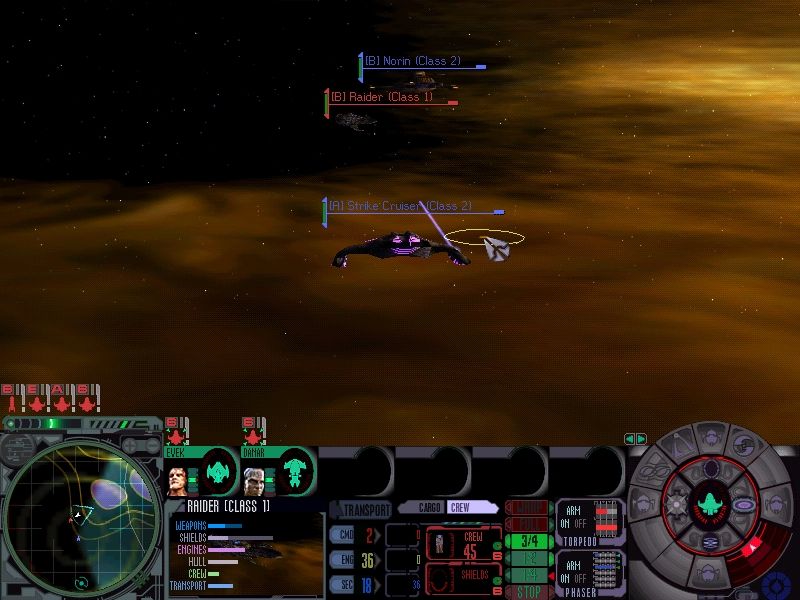The image size is (800, 600).
Task: Target the Norin (Class 2) ship label
Action: [x=412, y=61]
